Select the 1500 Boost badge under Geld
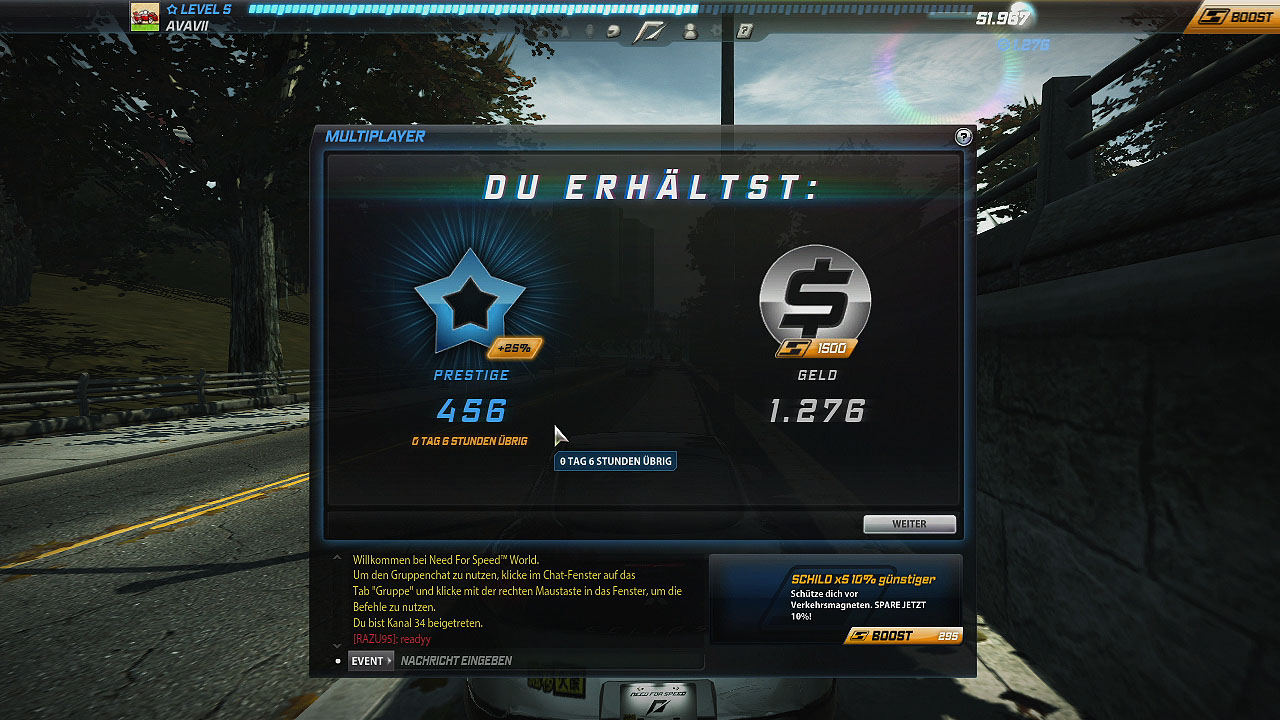Image resolution: width=1280 pixels, height=720 pixels. [x=817, y=349]
